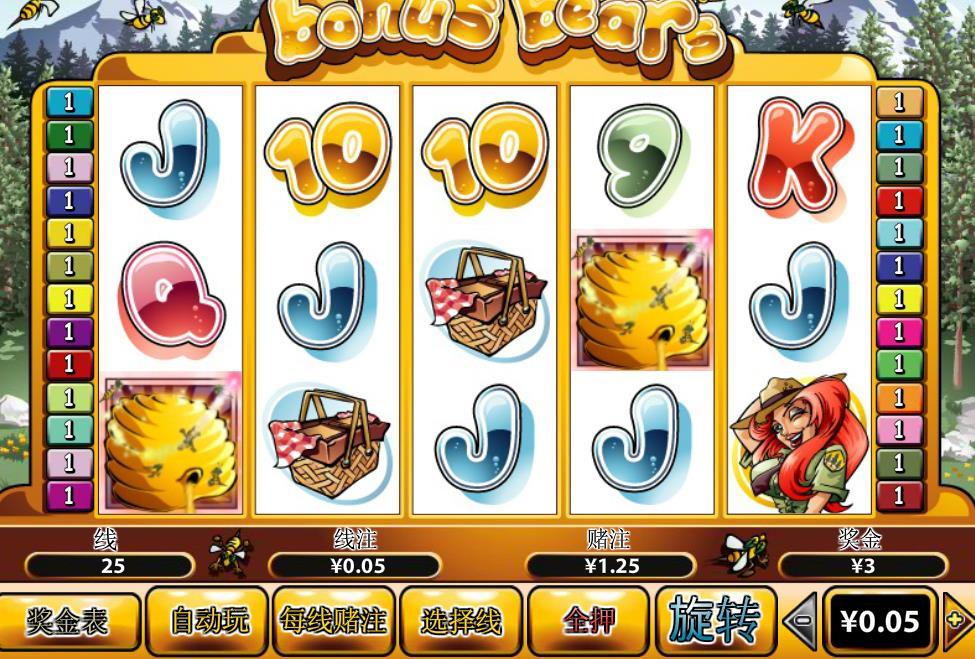The height and width of the screenshot is (659, 975).
Task: Choose 选择线 to select lines
Action: (460, 621)
